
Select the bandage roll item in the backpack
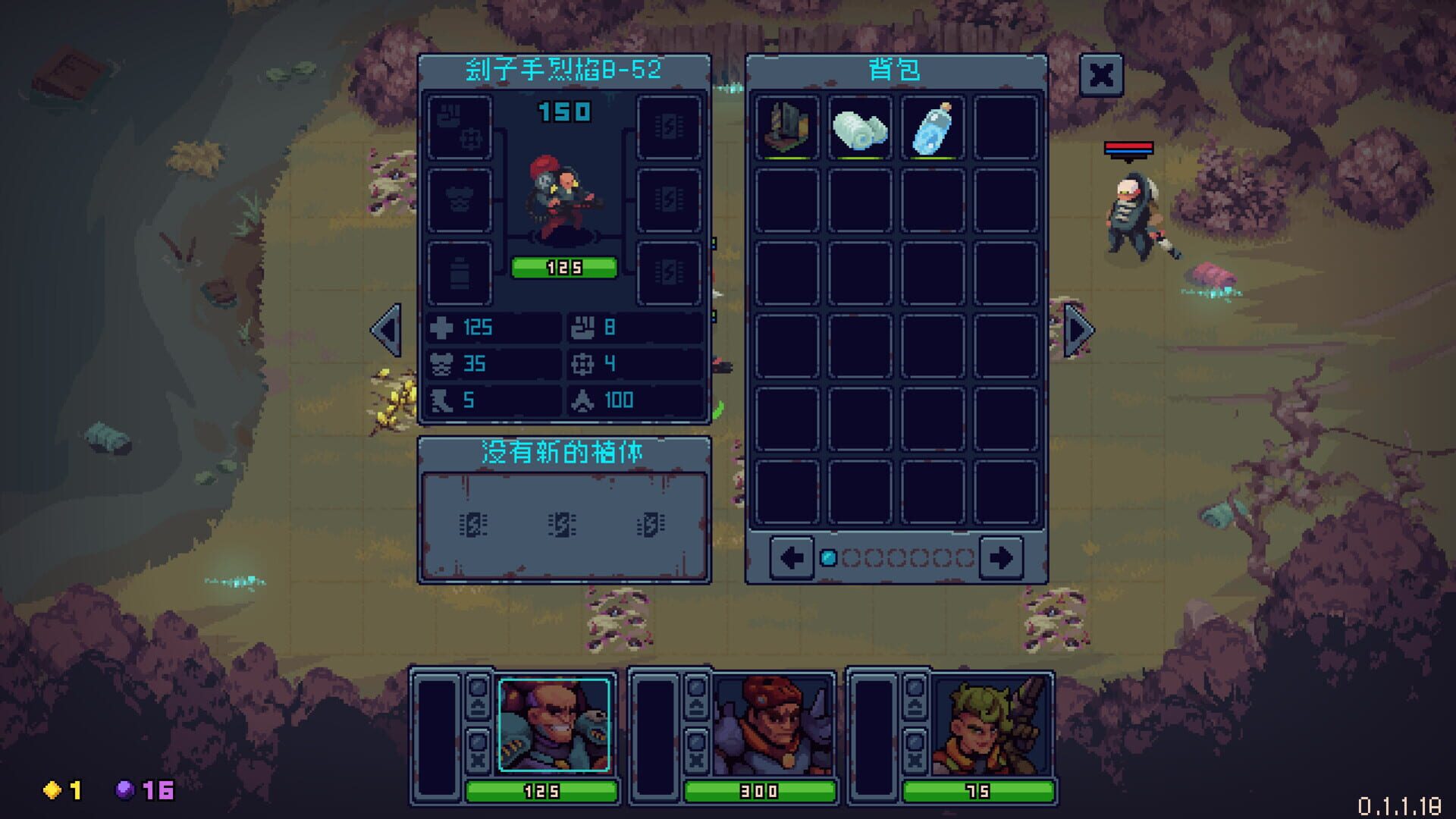[x=861, y=127]
